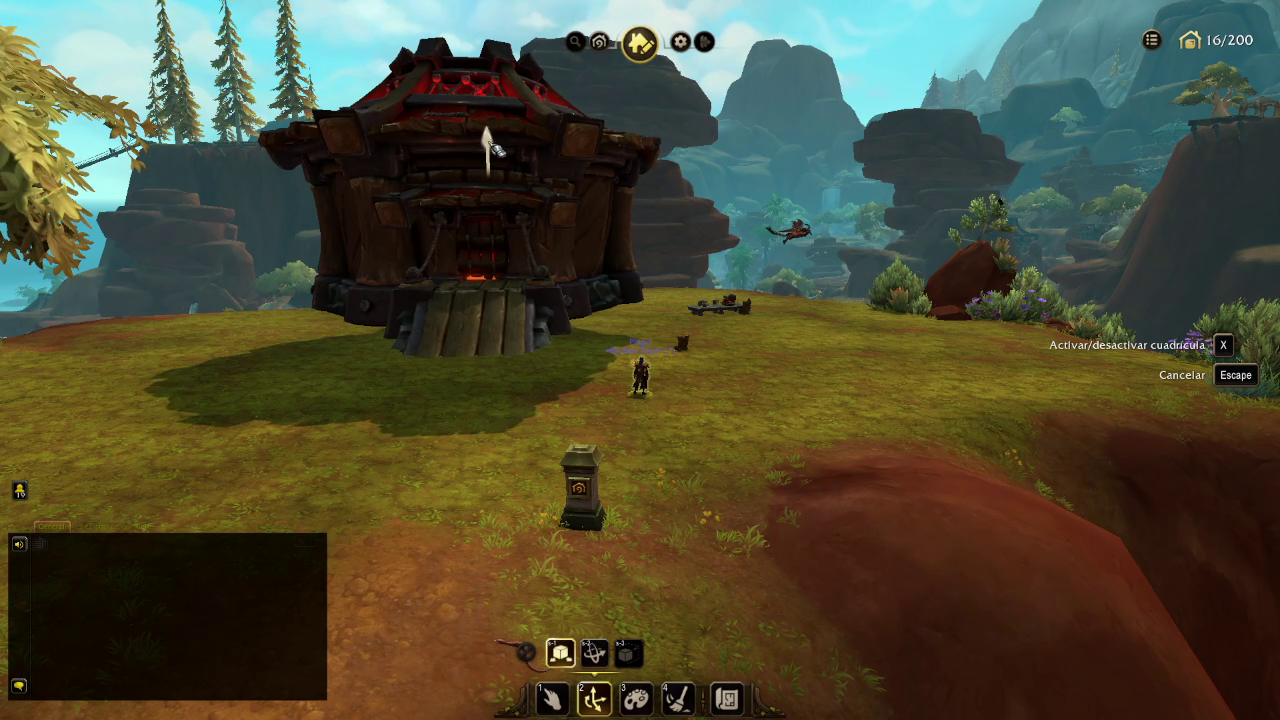This screenshot has height=720, width=1280.
Task: Open the gear settings icon
Action: pos(681,42)
